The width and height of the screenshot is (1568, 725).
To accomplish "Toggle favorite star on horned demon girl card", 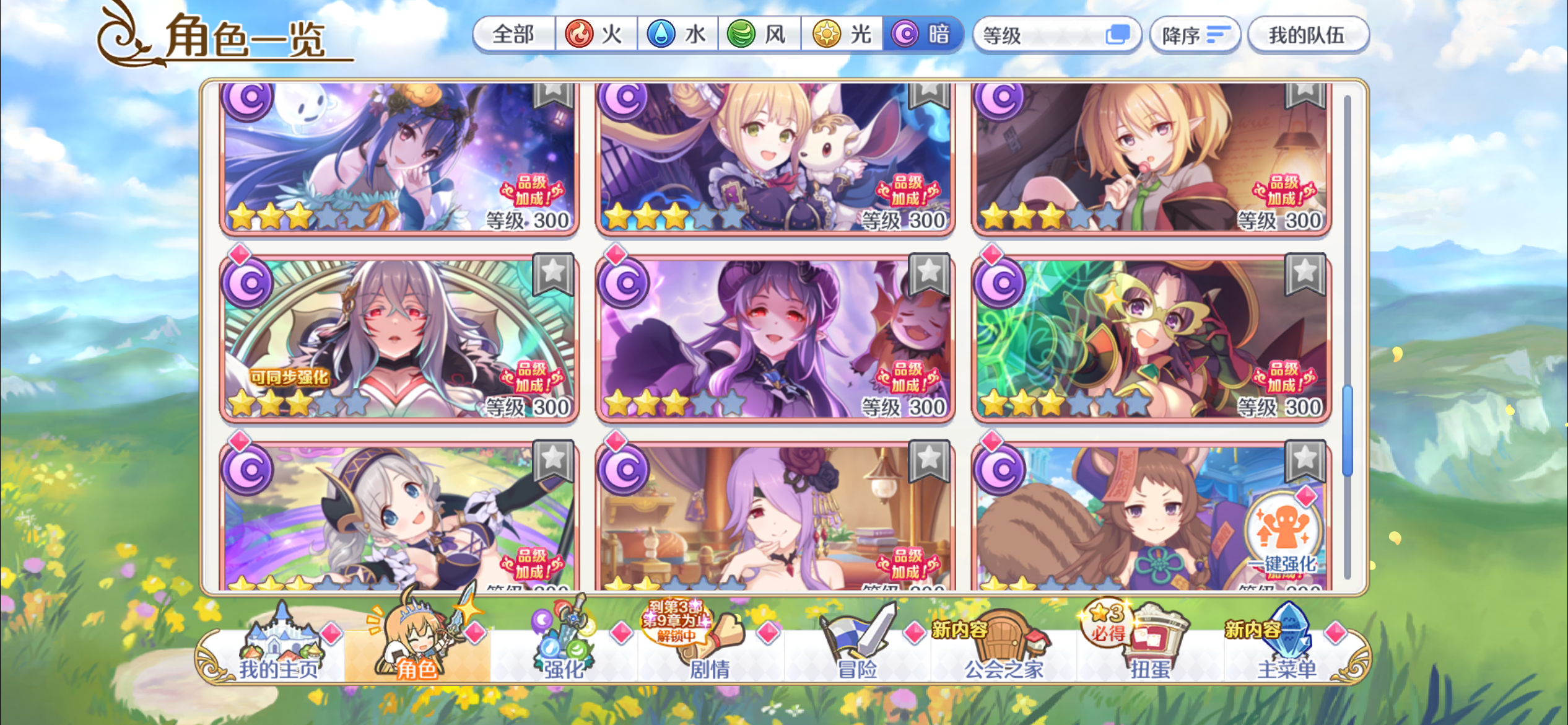I will [x=927, y=275].
